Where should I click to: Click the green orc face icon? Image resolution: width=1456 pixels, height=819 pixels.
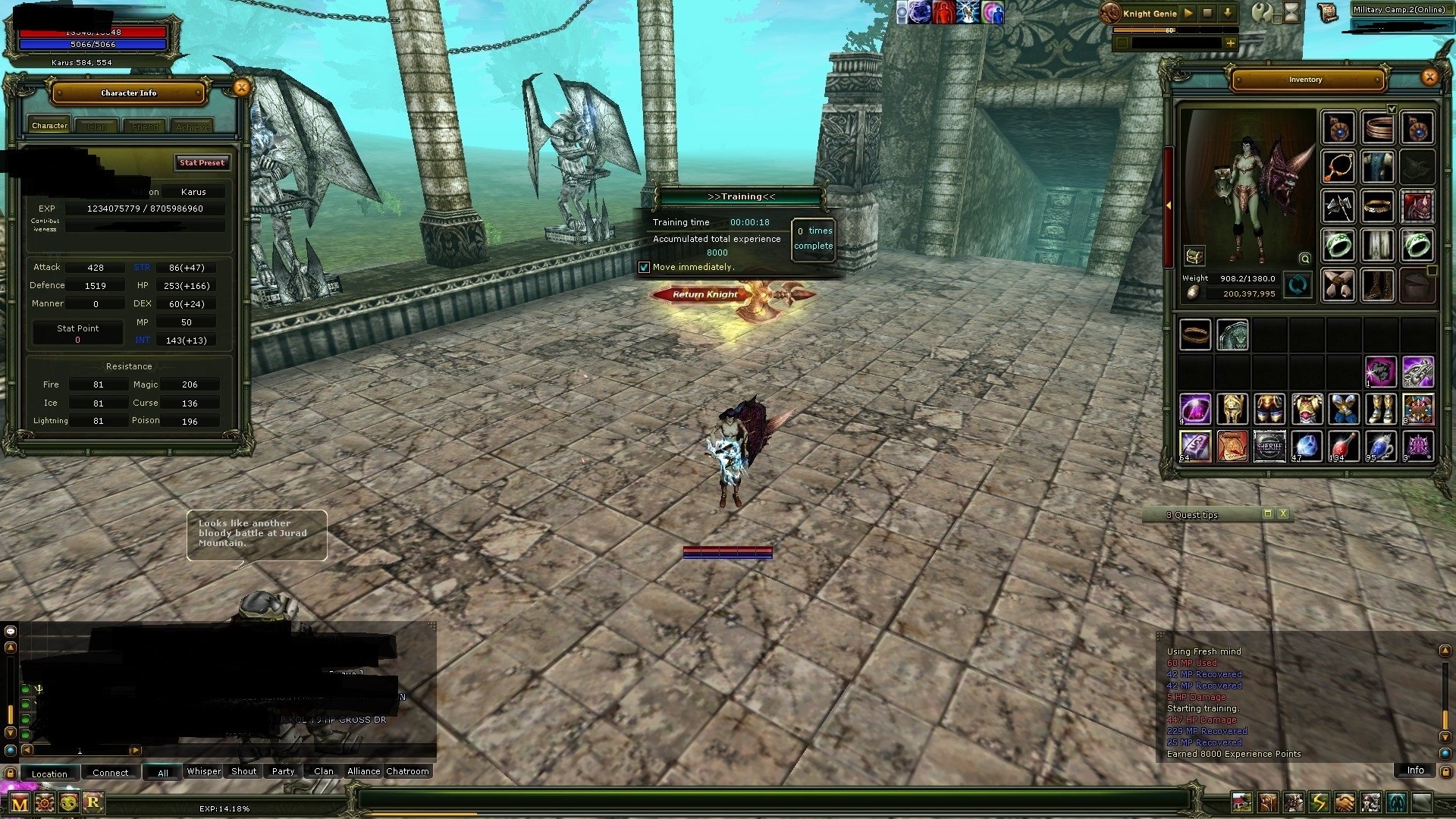click(69, 802)
